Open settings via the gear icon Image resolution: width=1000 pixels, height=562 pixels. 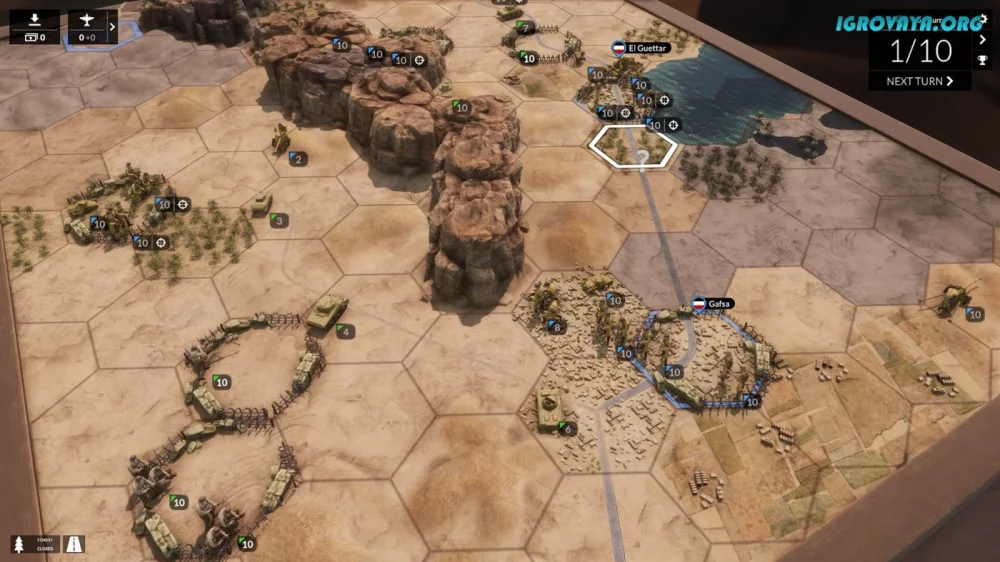983,18
